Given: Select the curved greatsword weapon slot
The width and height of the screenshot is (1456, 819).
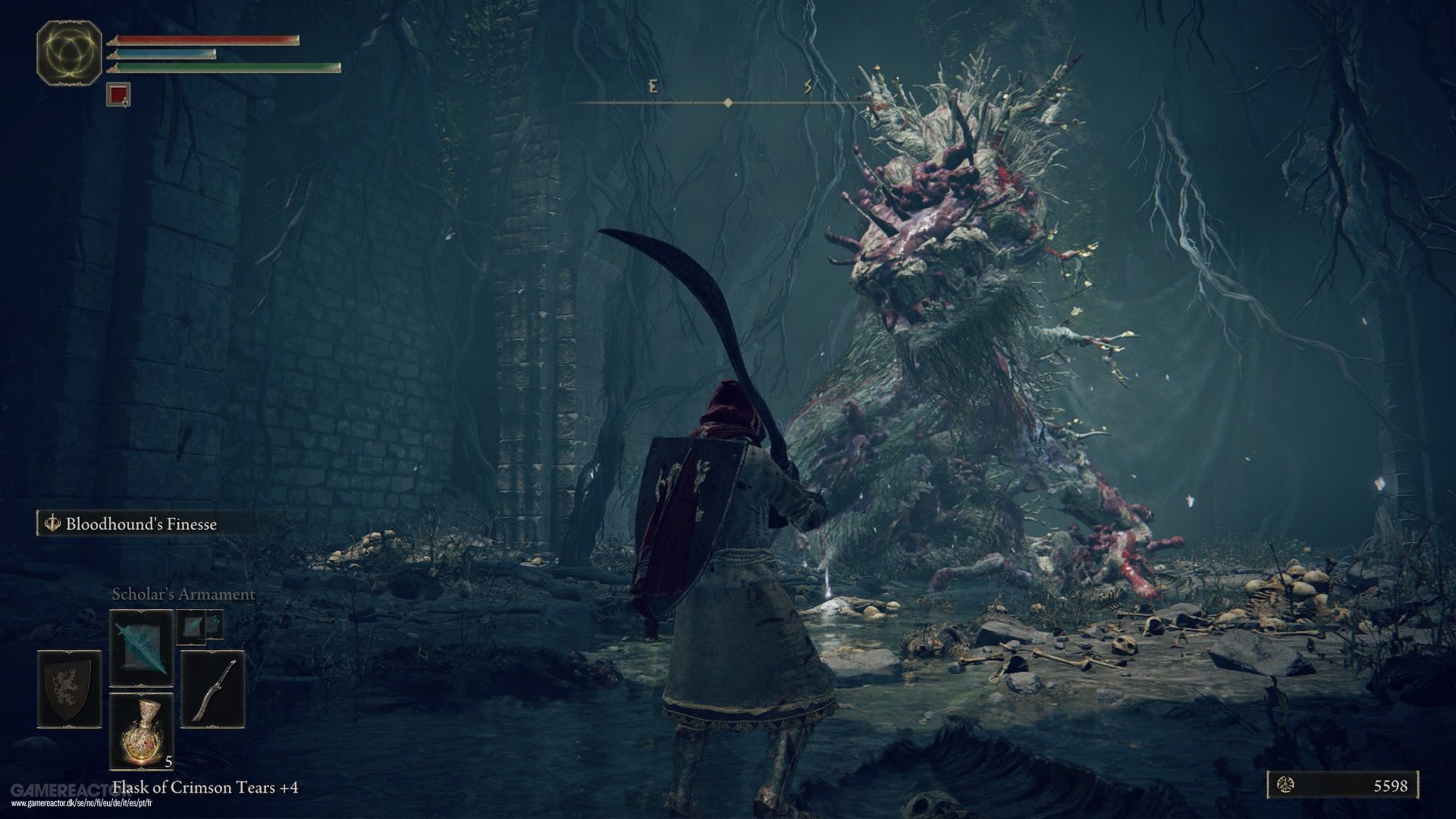Looking at the screenshot, I should pyautogui.click(x=213, y=689).
